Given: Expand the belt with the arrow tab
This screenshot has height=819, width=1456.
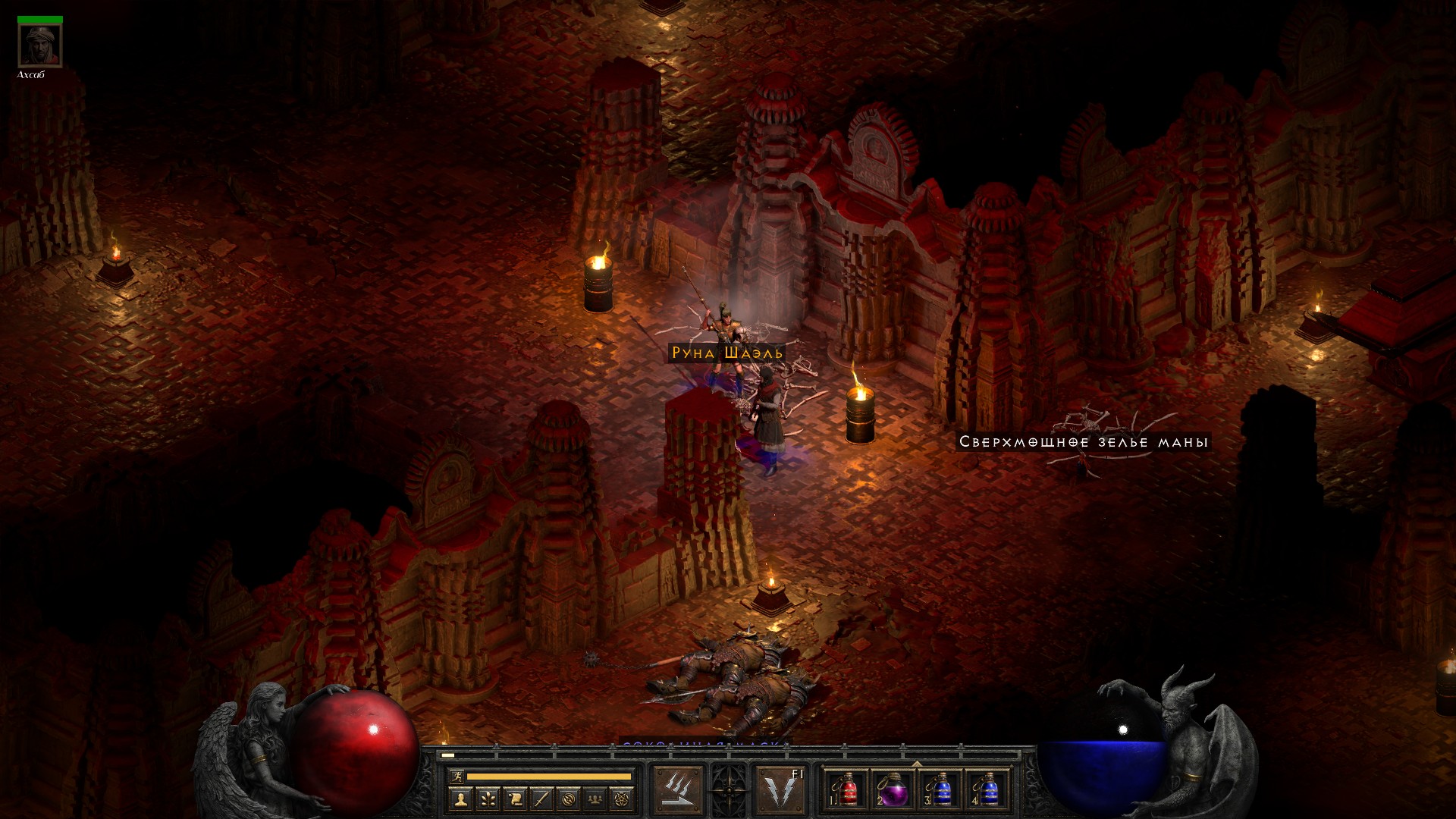Looking at the screenshot, I should [917, 764].
